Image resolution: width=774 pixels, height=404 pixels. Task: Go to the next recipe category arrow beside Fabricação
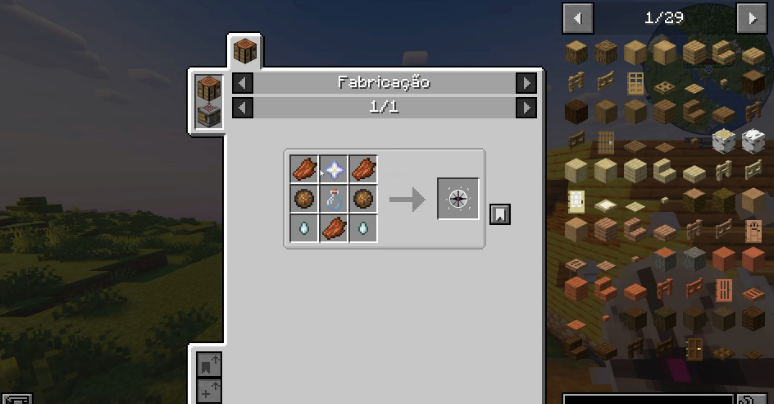coord(526,83)
